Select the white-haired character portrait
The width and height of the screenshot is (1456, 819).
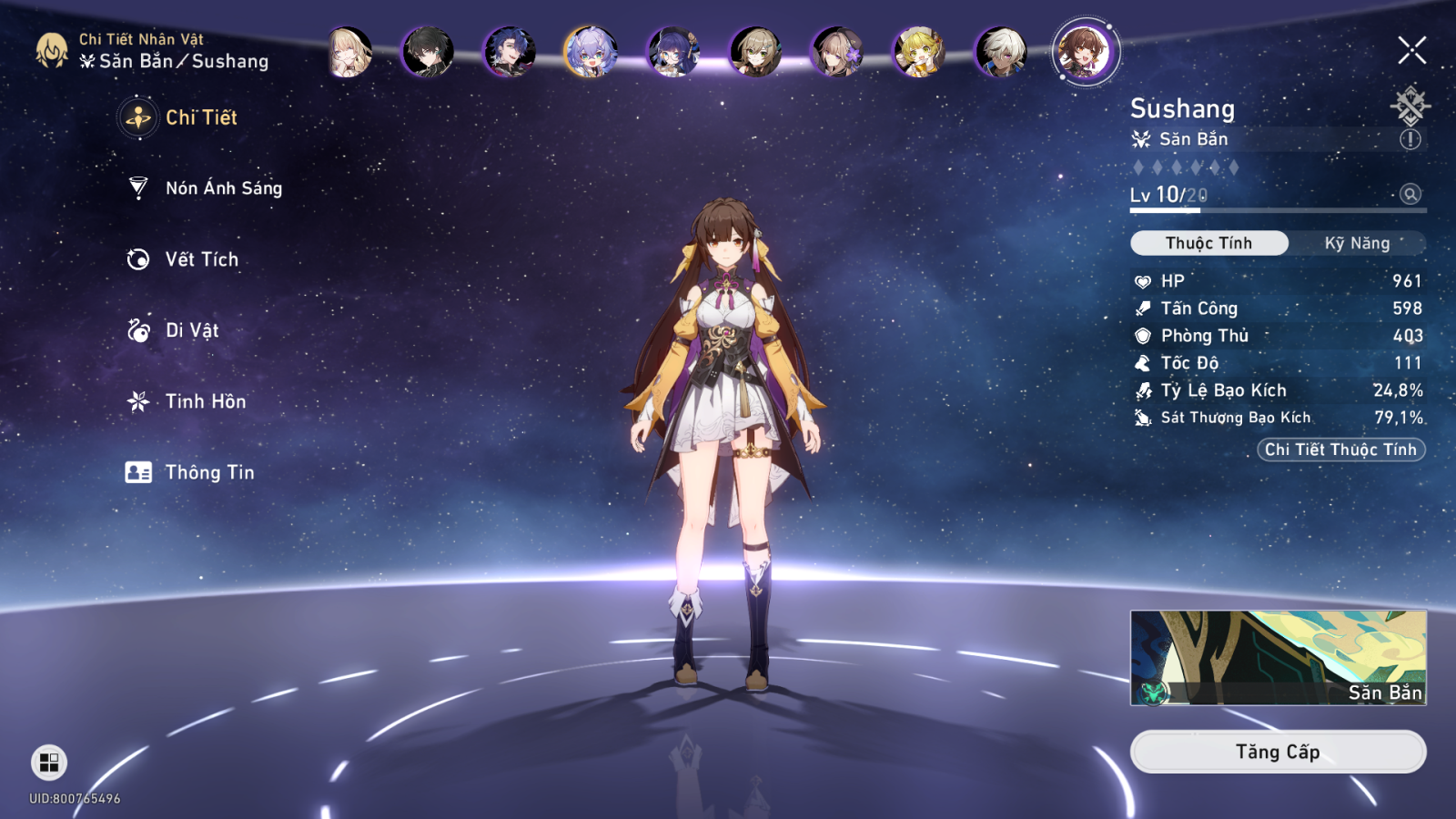tap(1001, 51)
